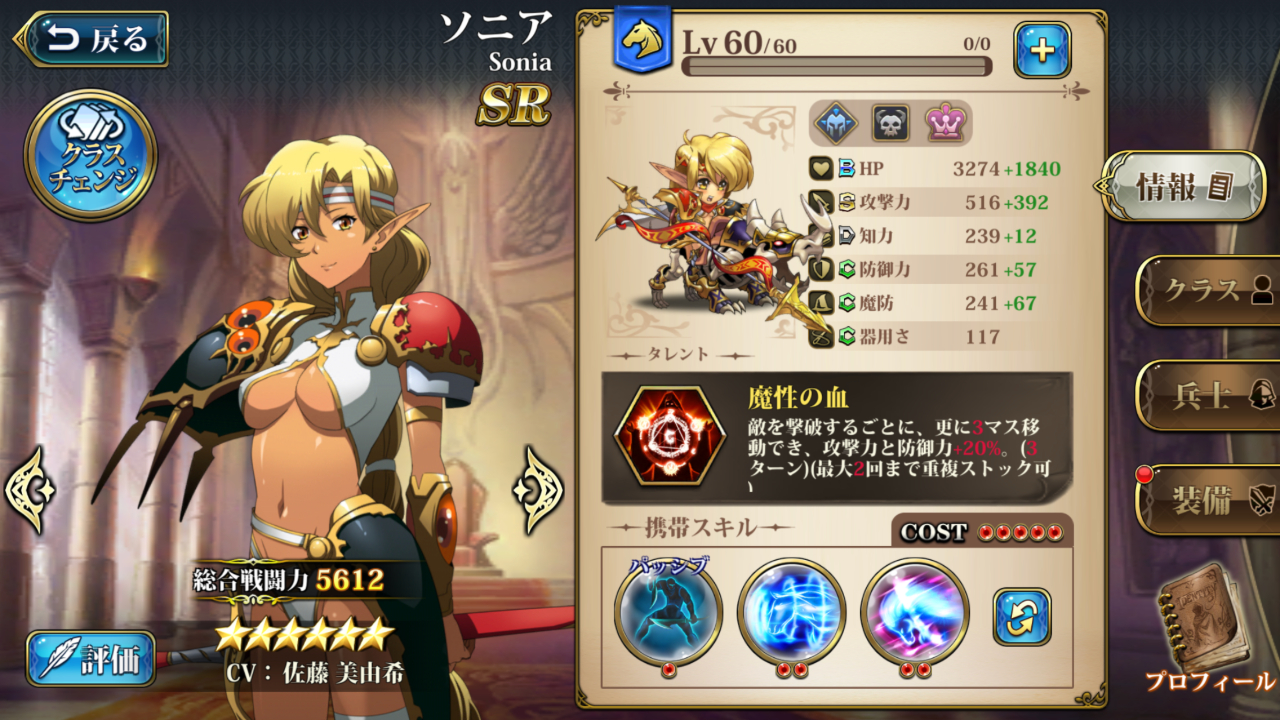The image size is (1280, 720).
Task: Click the yellow plus experience button
Action: coord(1042,50)
